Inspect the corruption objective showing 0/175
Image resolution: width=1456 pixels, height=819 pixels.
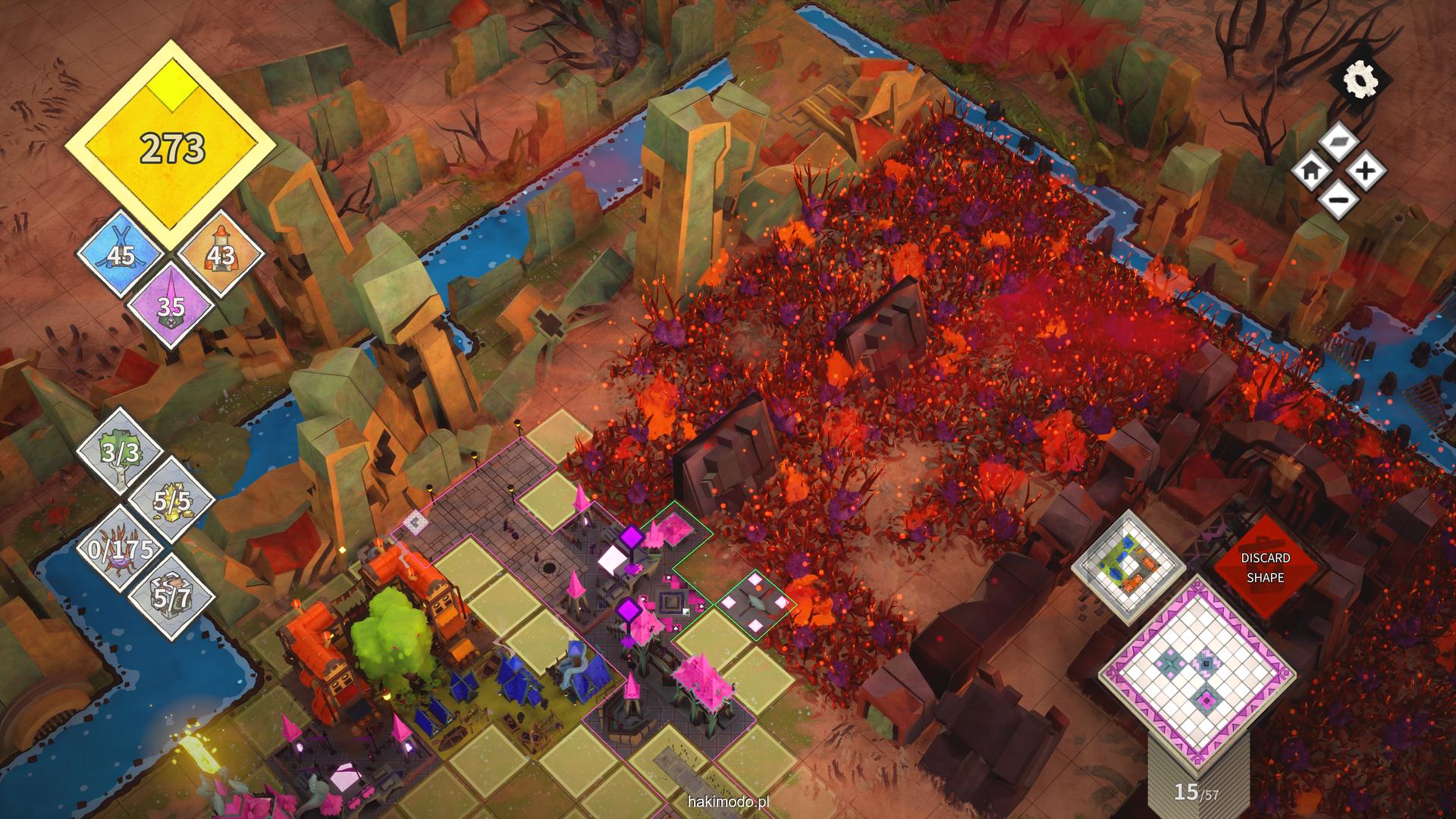coord(121,550)
